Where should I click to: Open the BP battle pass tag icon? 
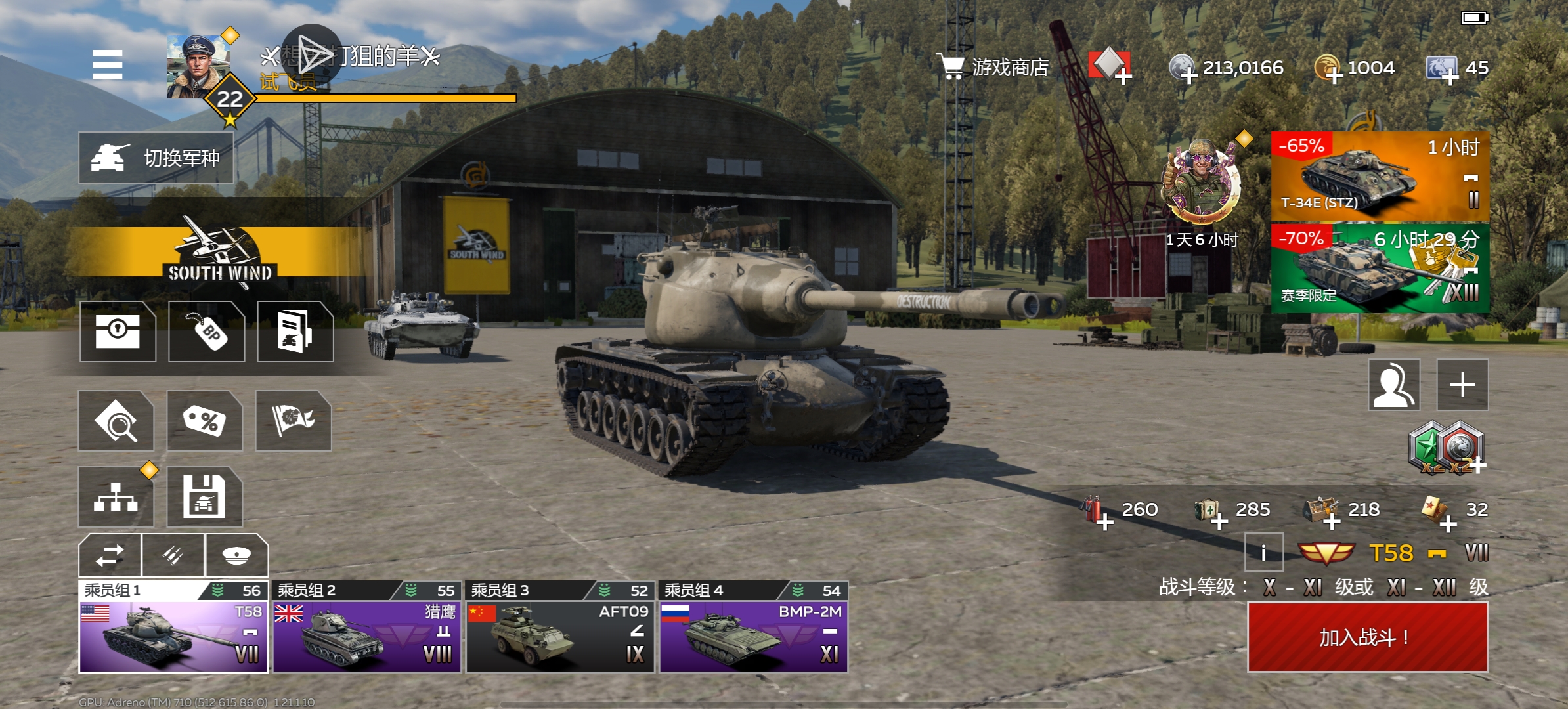(207, 332)
